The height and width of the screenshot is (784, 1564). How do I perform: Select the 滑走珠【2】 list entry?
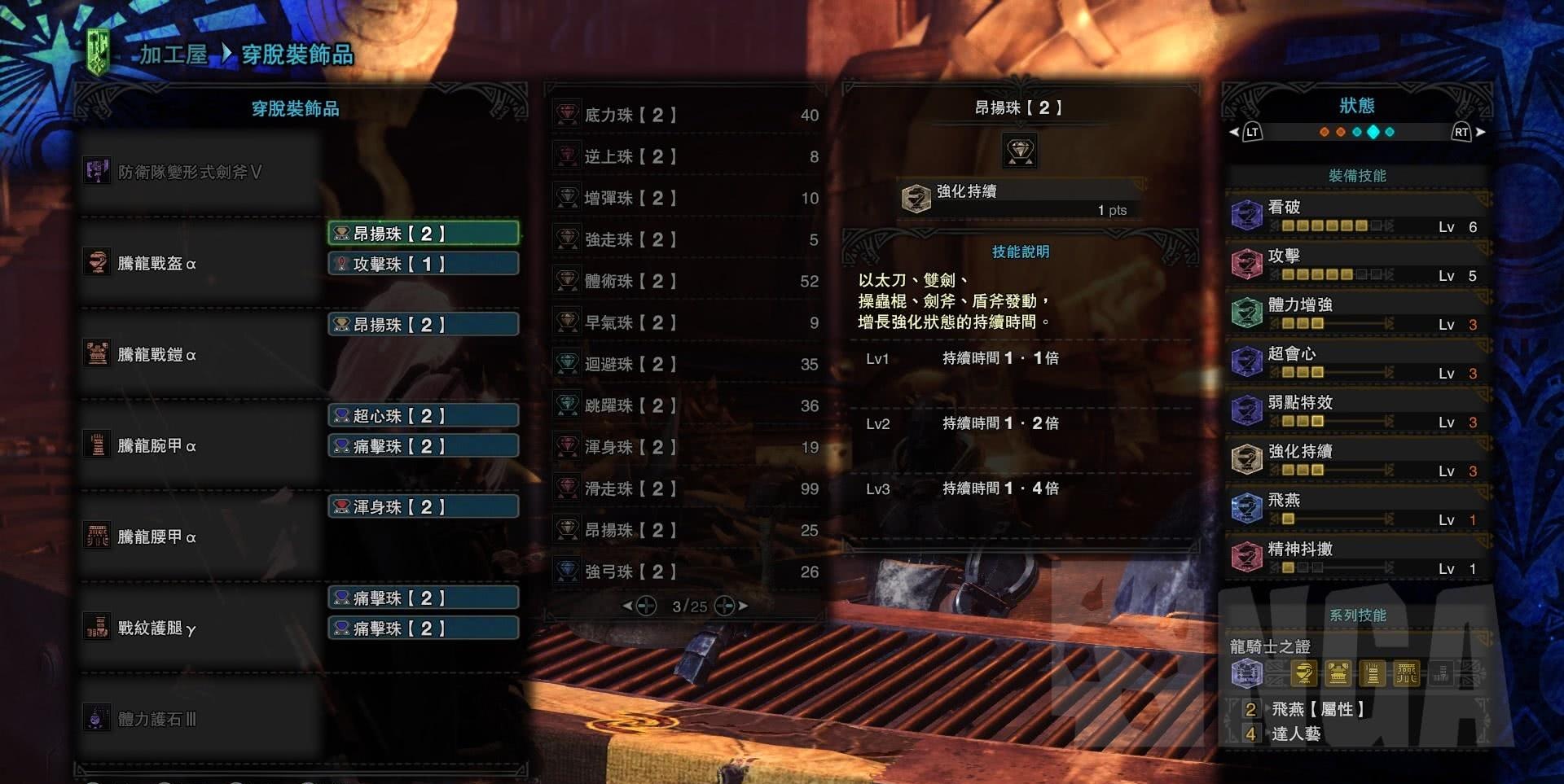click(686, 488)
